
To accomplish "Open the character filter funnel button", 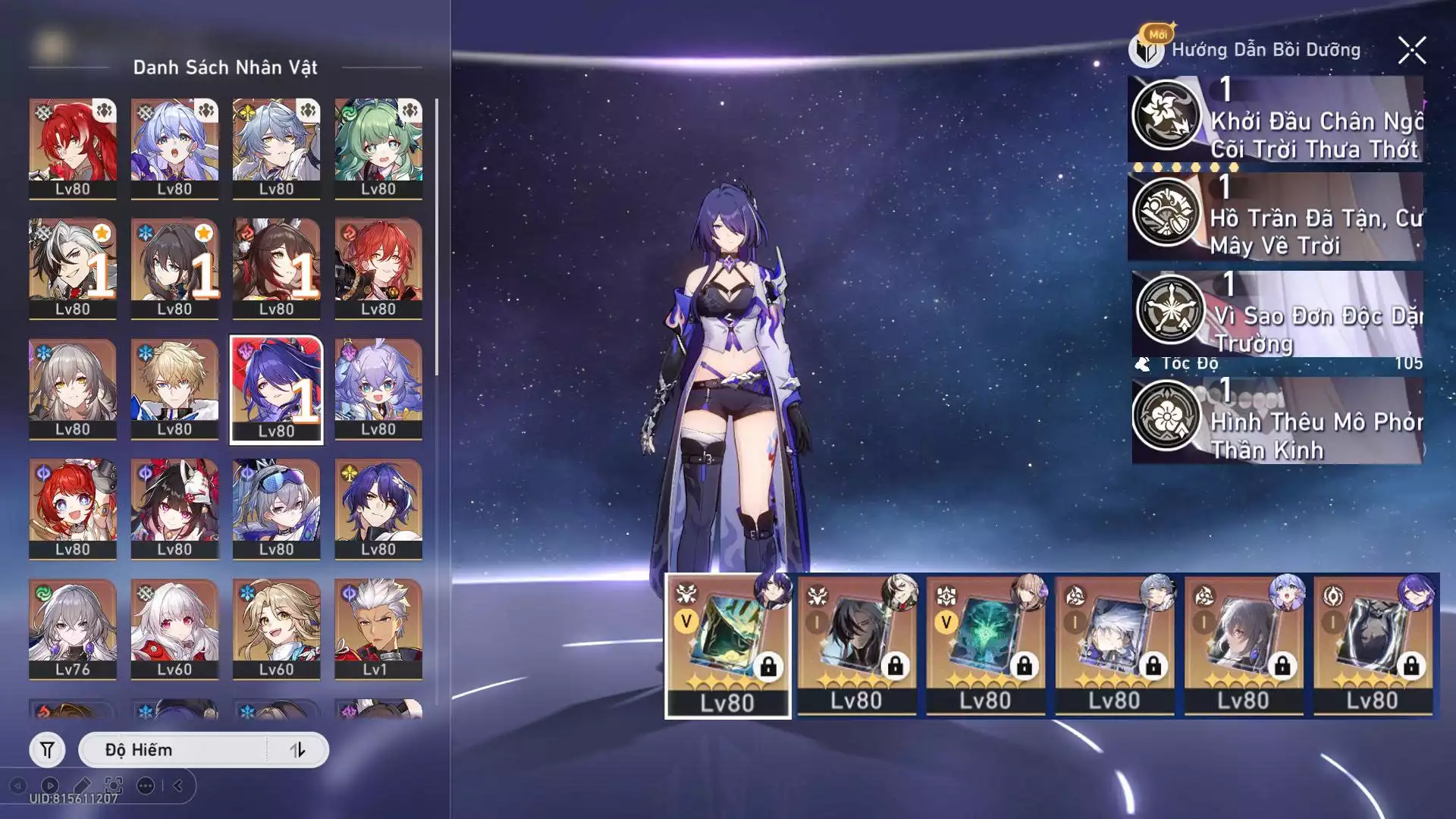I will tap(47, 750).
